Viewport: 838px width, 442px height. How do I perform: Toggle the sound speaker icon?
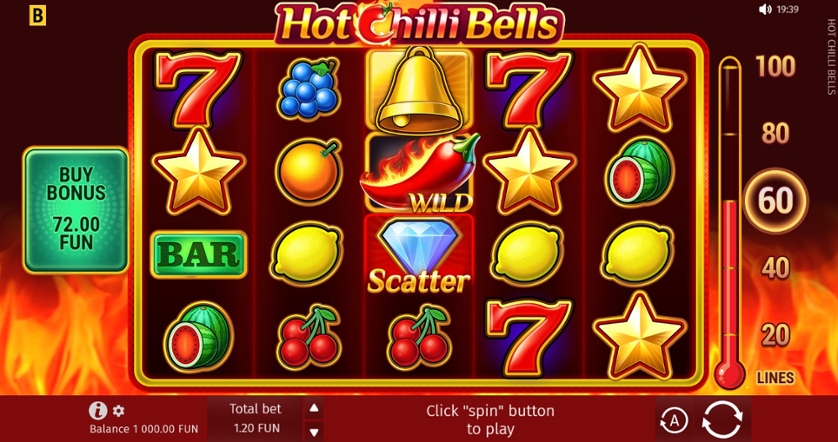point(766,9)
